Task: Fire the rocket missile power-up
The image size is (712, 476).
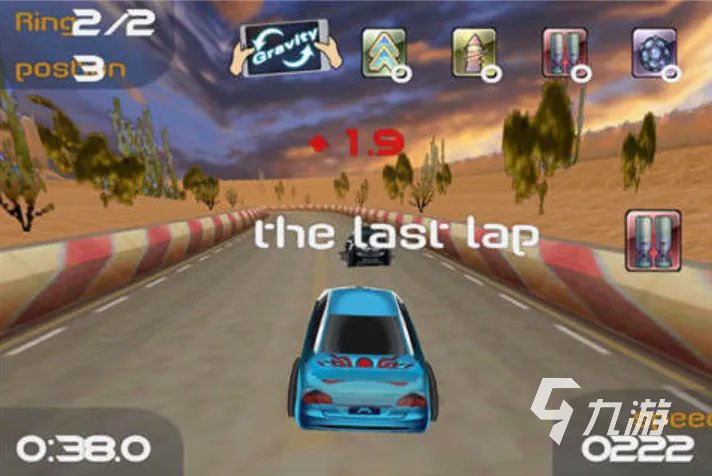Action: [473, 50]
